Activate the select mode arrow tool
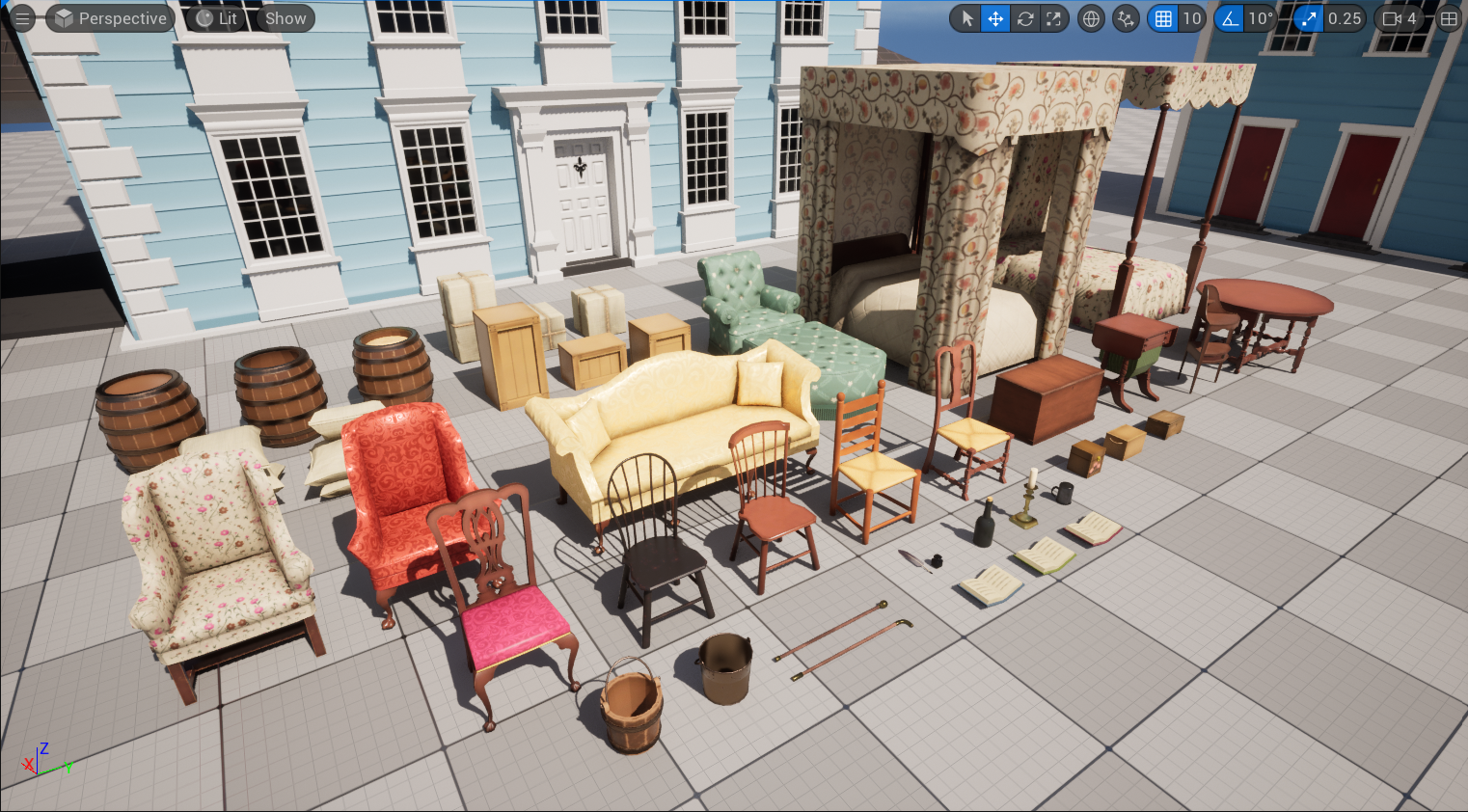The image size is (1468, 812). point(967,18)
